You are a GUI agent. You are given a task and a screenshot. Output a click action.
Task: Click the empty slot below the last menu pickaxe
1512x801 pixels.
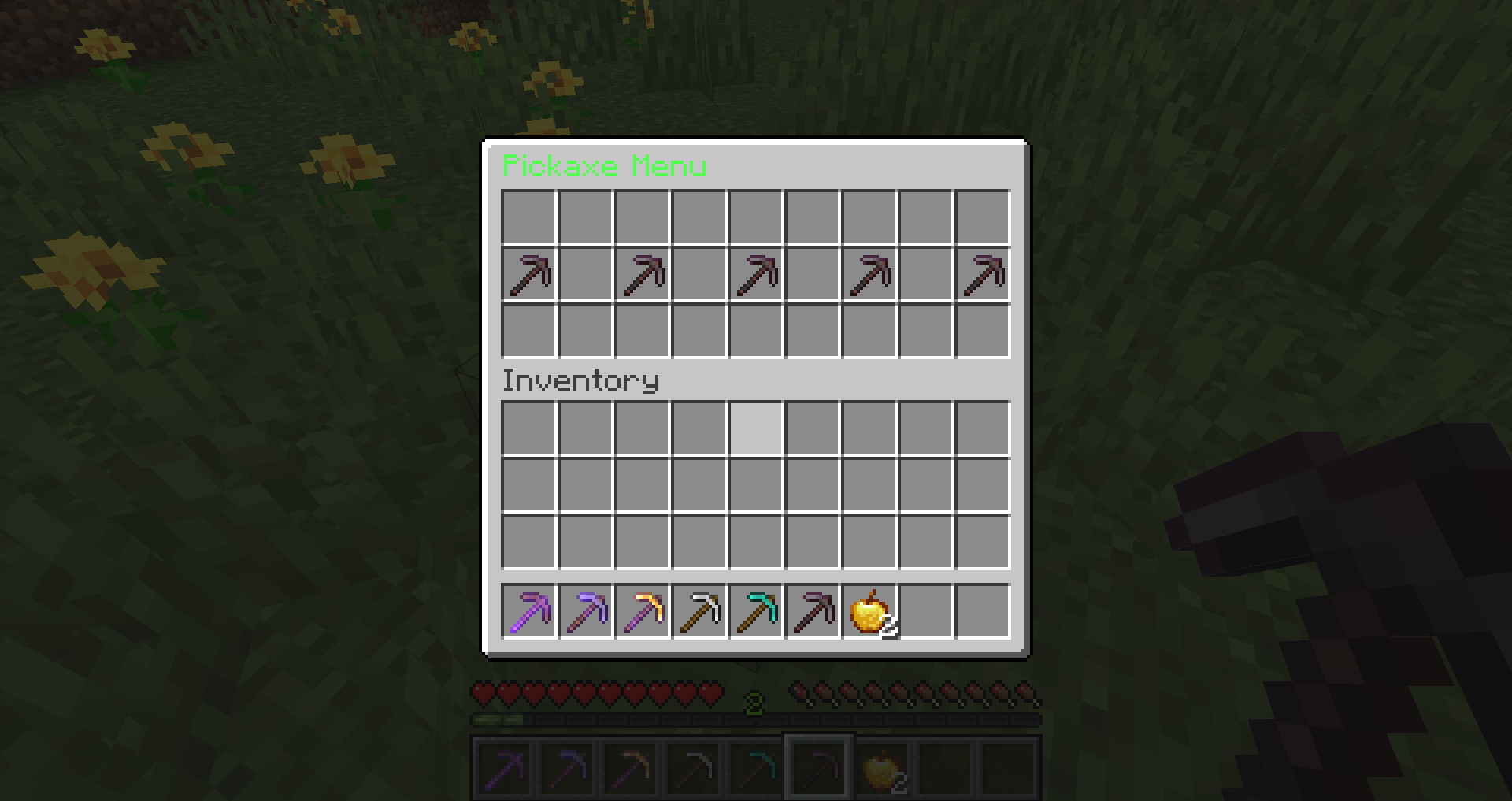point(983,331)
